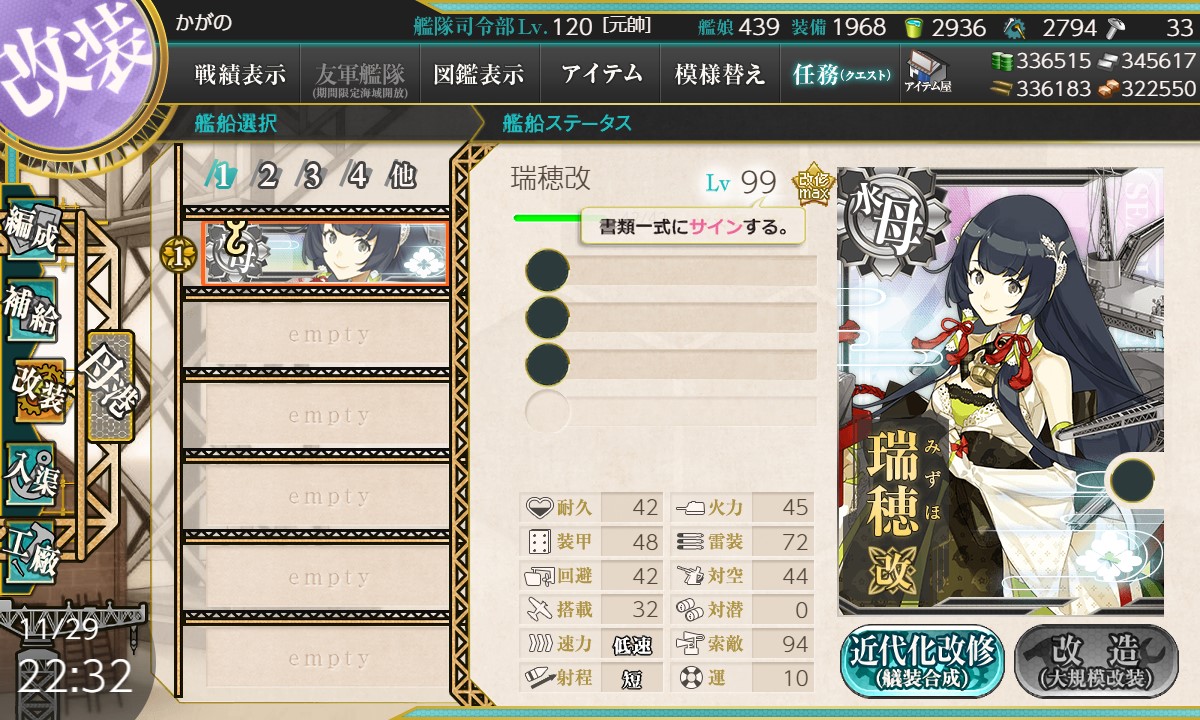Select the Mizuho ship banner in the fleet list
The height and width of the screenshot is (720, 1200).
coord(324,253)
